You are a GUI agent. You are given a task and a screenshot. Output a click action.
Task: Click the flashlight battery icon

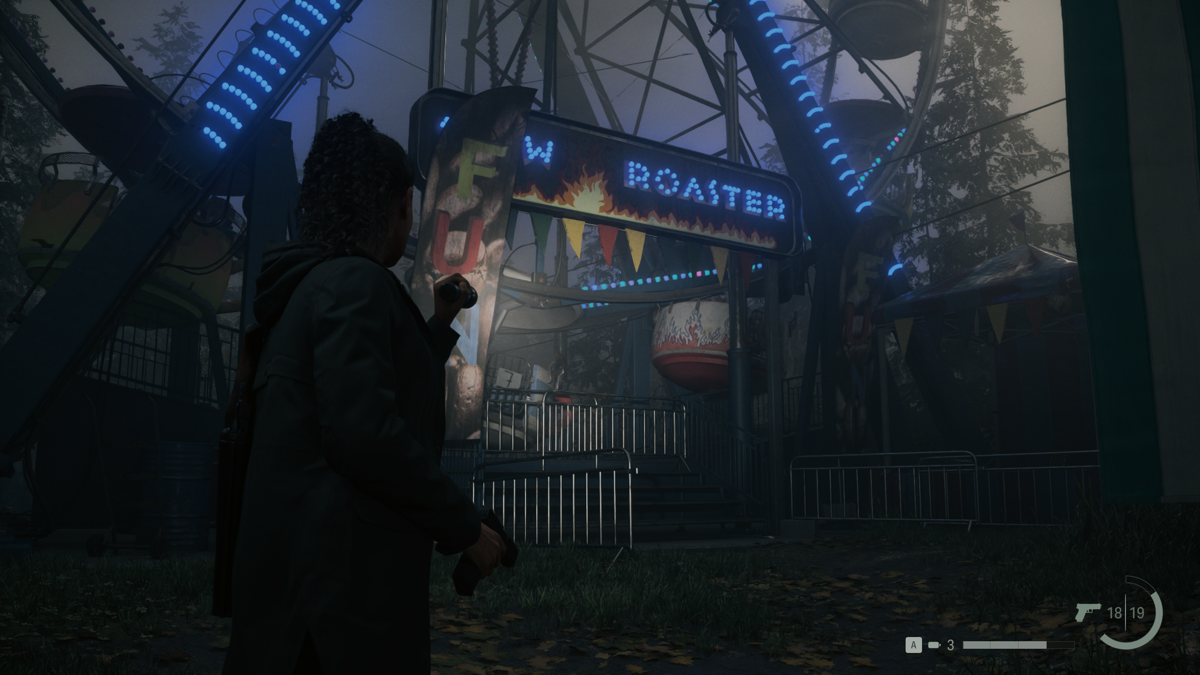coord(934,645)
